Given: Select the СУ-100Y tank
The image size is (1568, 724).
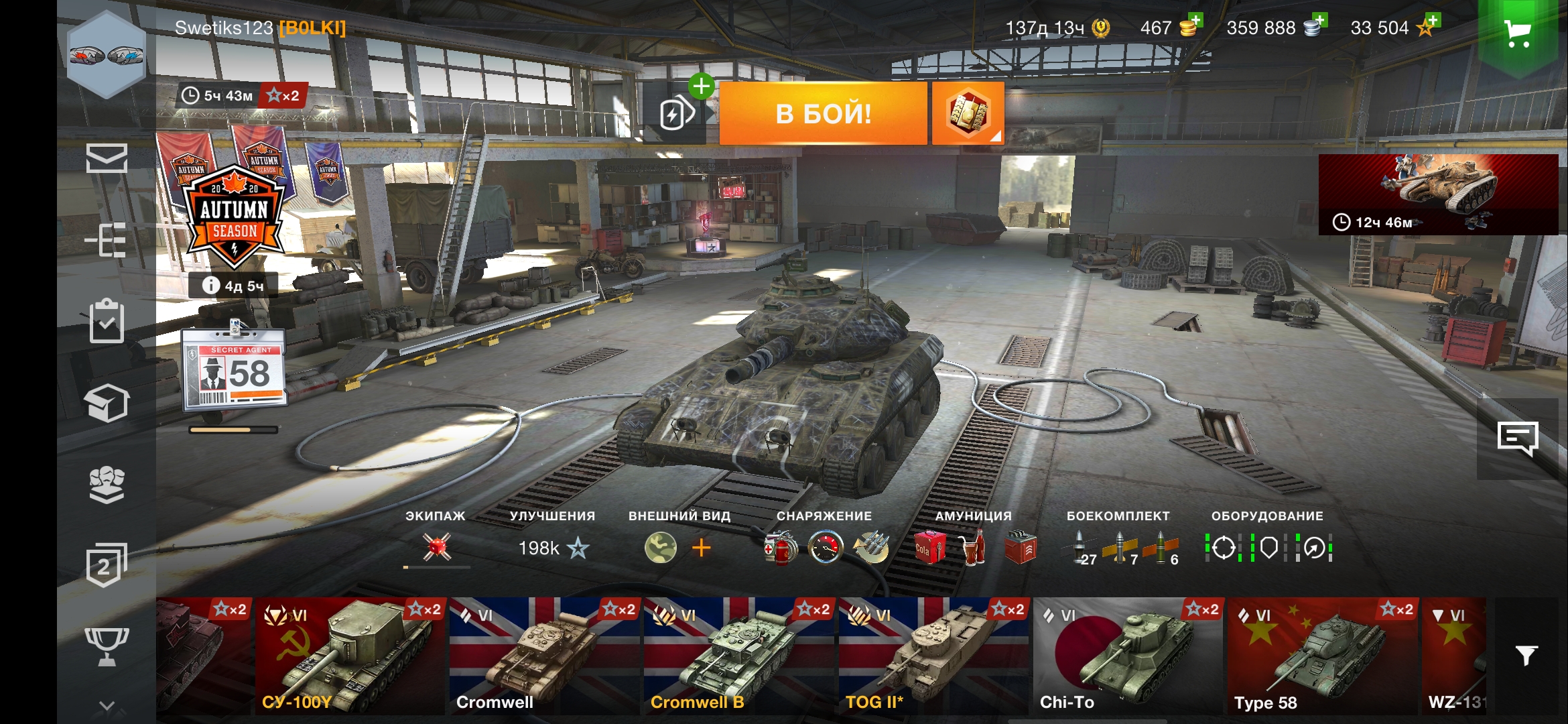Looking at the screenshot, I should (x=350, y=656).
